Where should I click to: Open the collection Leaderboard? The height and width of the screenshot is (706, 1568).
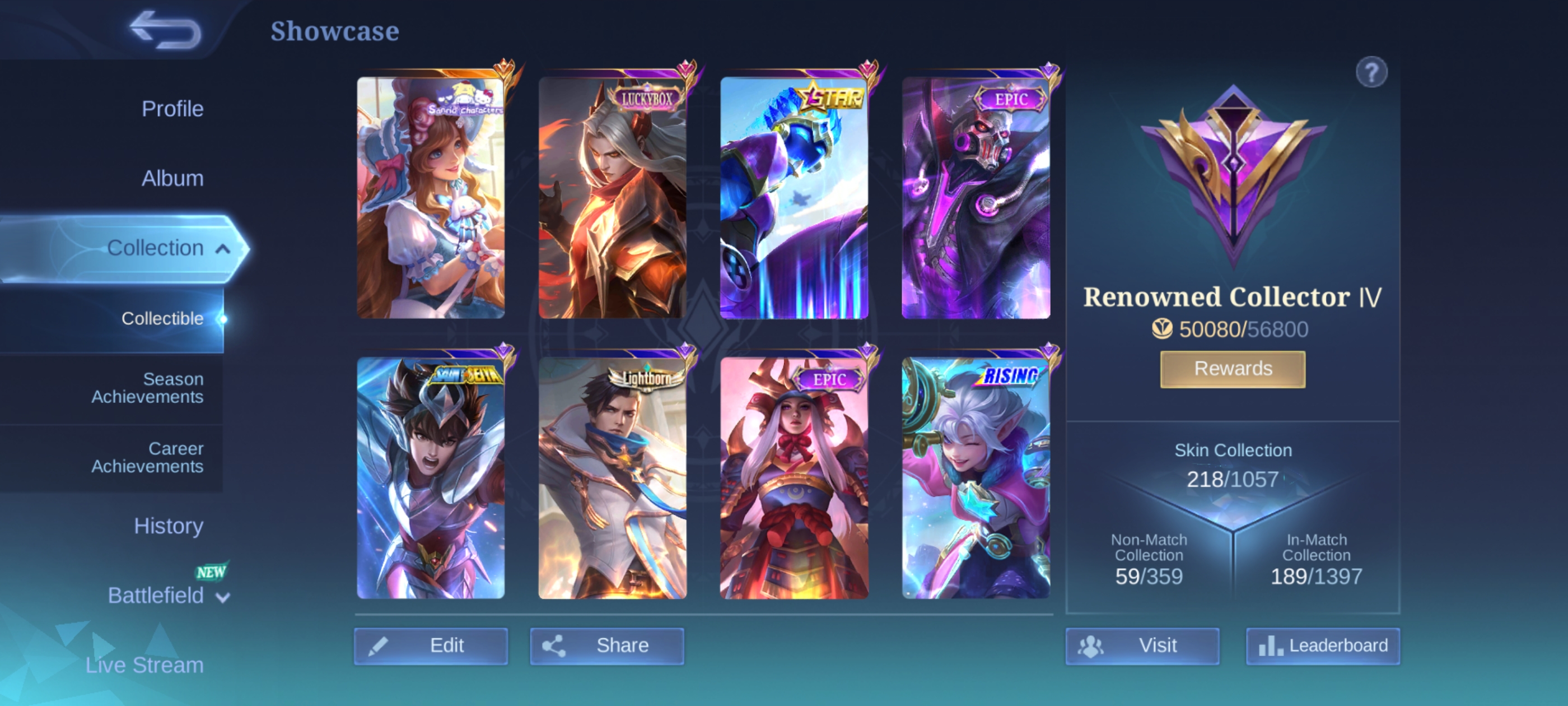point(1323,645)
